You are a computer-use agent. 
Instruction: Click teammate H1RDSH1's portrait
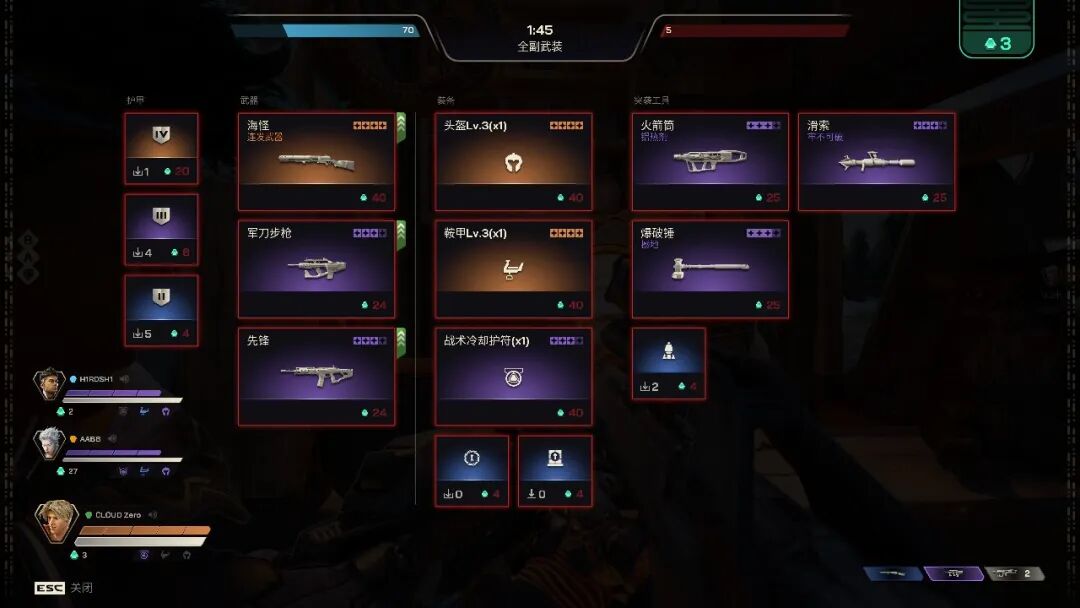pyautogui.click(x=48, y=384)
